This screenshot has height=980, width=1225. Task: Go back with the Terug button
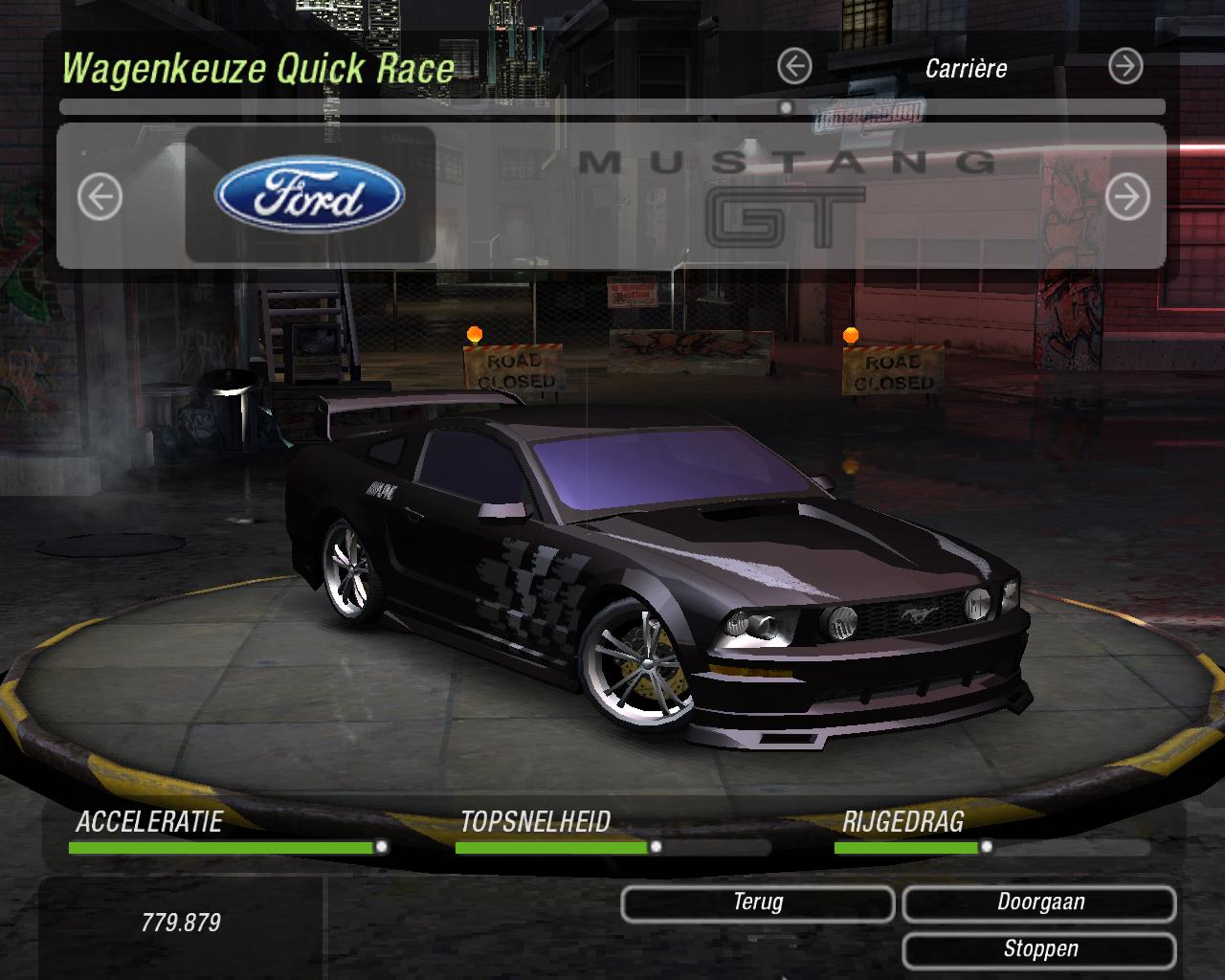(x=757, y=902)
